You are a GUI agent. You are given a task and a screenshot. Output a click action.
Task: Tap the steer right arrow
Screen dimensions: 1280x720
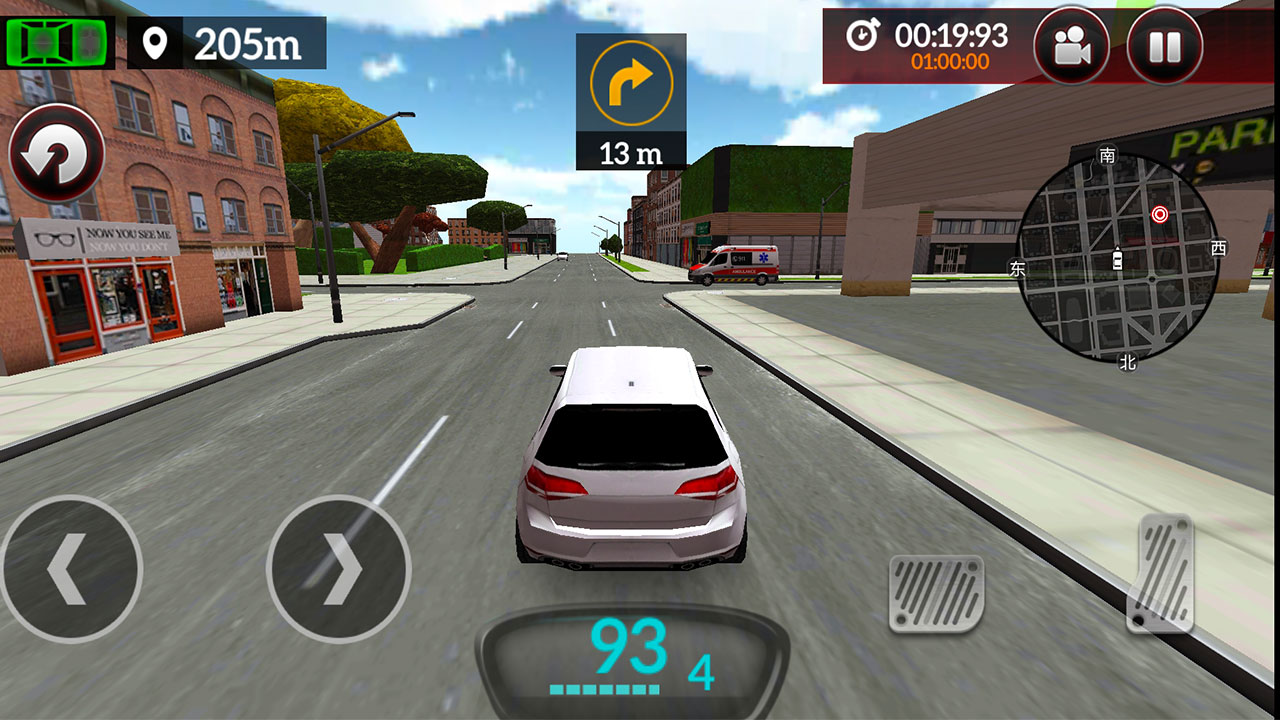tap(339, 570)
